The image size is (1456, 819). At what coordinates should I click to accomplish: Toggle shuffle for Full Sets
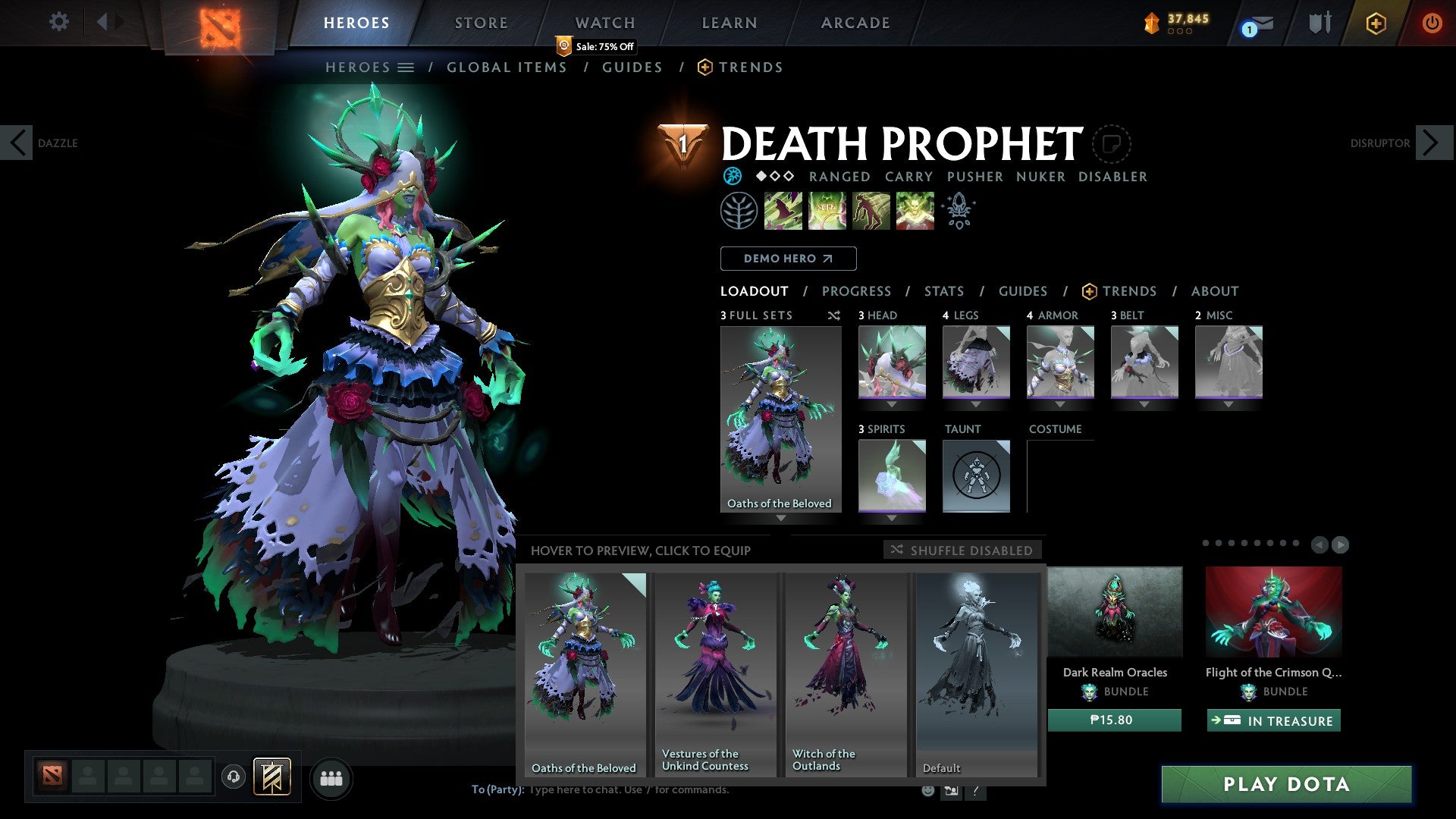click(x=834, y=315)
